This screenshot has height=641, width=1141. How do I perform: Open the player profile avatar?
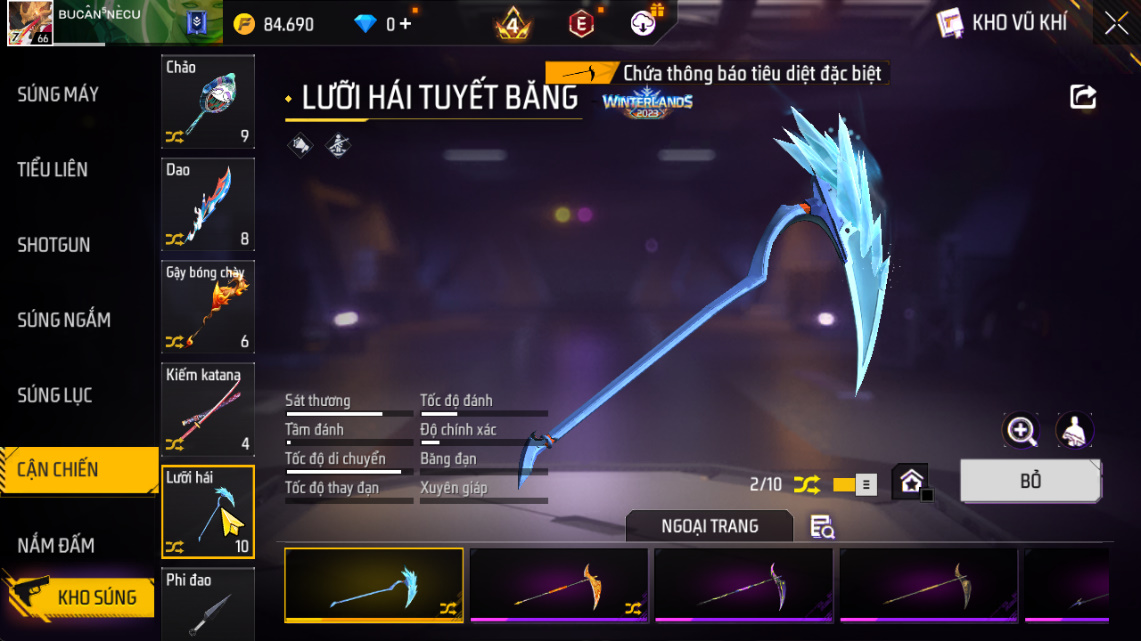[30, 23]
